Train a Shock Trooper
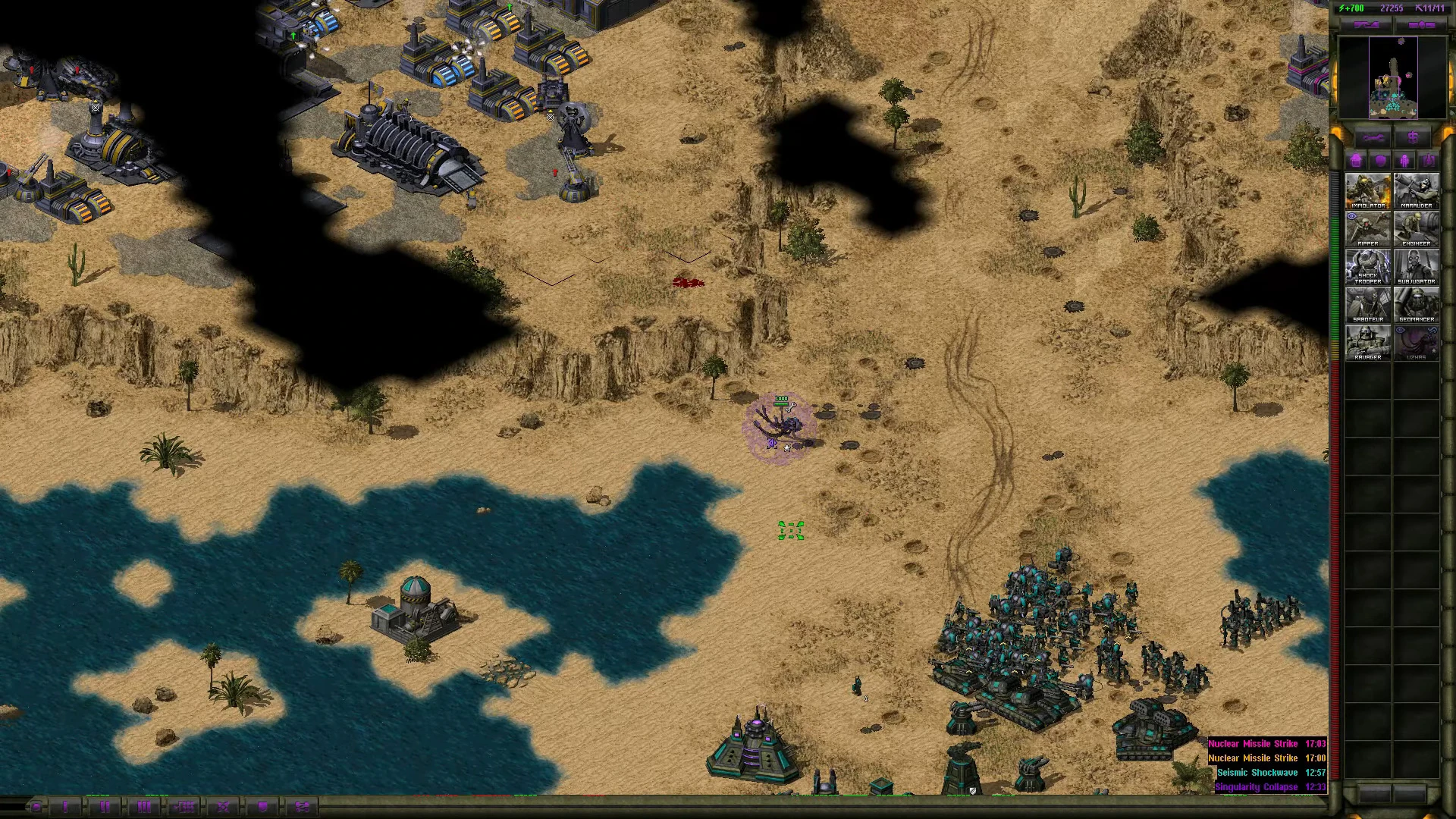 point(1368,266)
